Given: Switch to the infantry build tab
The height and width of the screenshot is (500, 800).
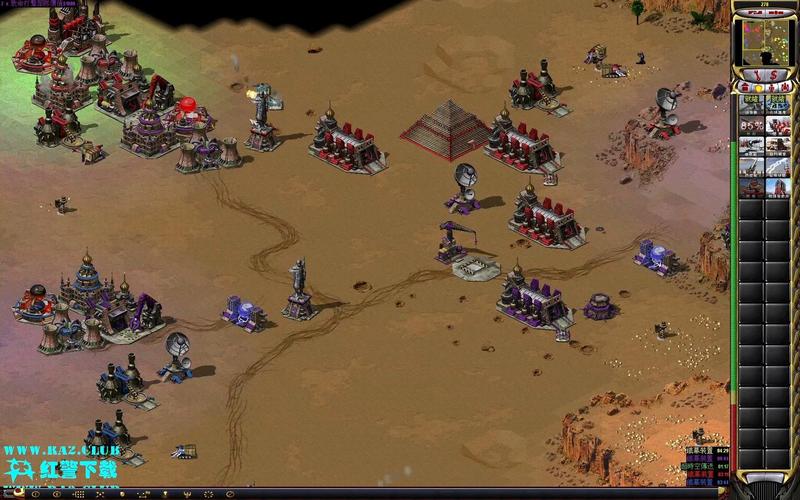Looking at the screenshot, I should 771,87.
